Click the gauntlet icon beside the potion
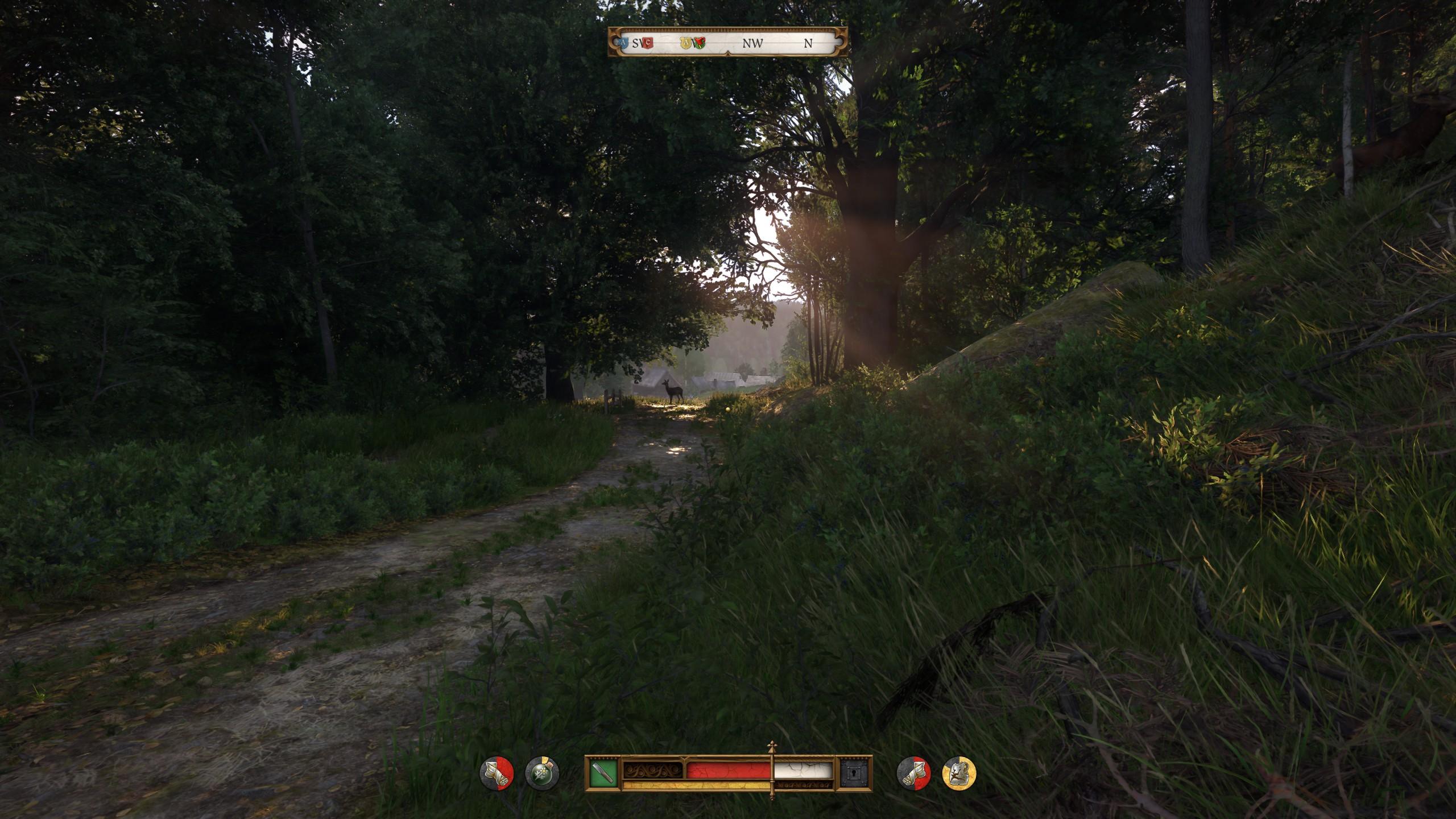 coord(497,773)
